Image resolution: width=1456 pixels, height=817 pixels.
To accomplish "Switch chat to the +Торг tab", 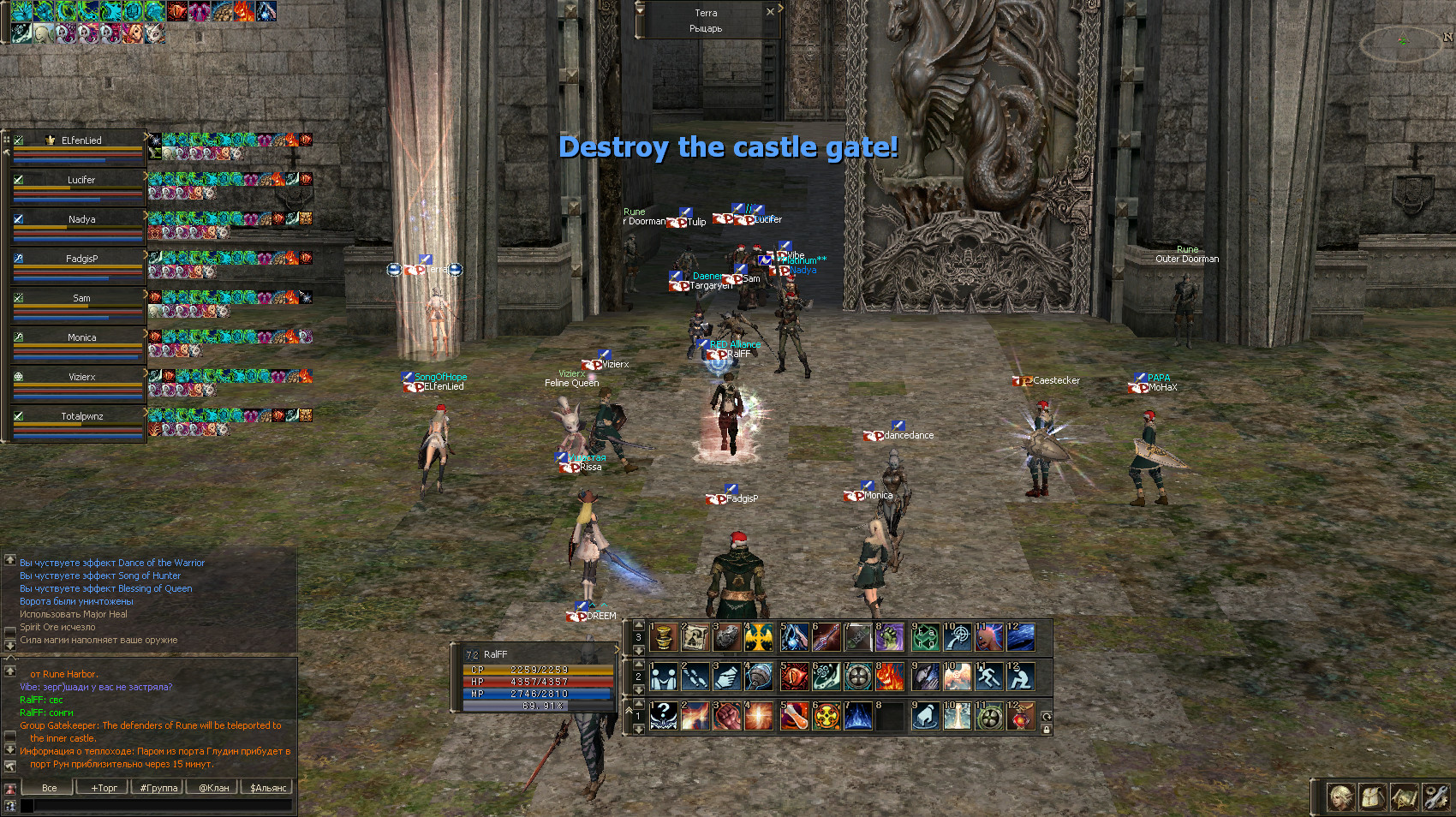I will (104, 788).
